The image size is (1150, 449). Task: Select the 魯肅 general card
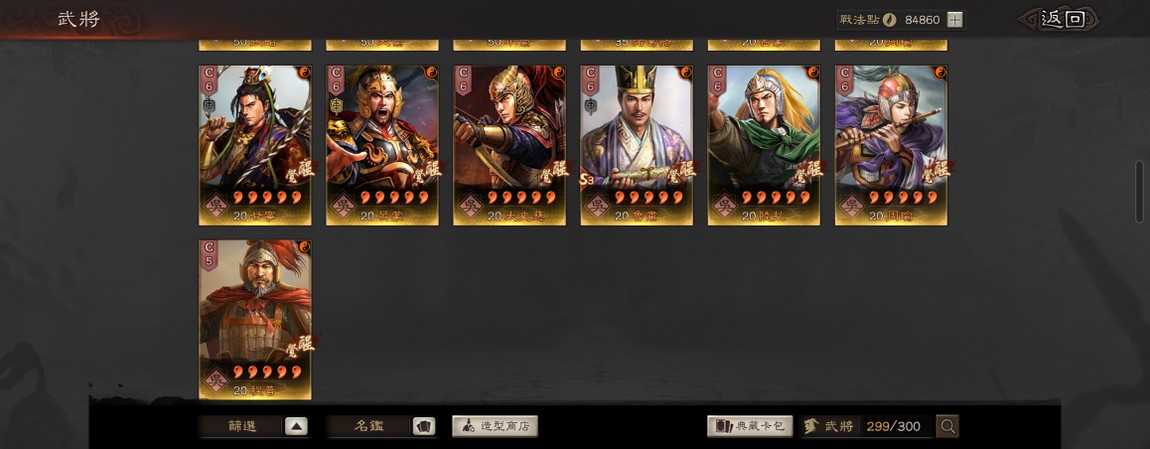coord(636,145)
